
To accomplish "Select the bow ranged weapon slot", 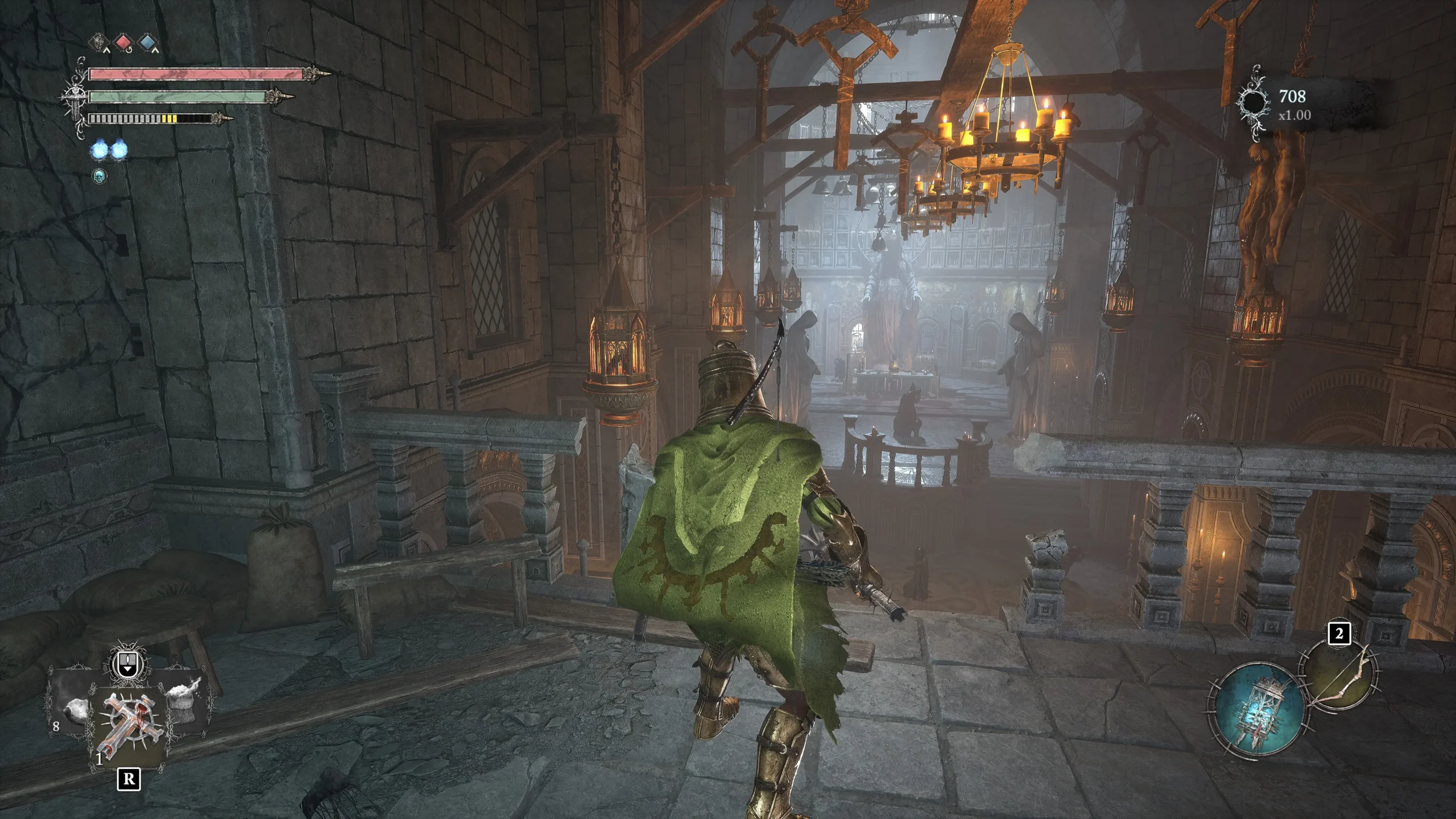I will [x=1343, y=676].
